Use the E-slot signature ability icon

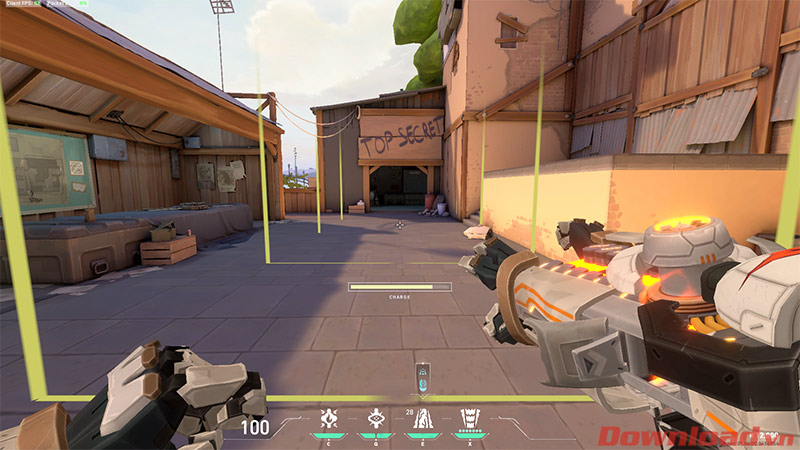click(x=423, y=419)
